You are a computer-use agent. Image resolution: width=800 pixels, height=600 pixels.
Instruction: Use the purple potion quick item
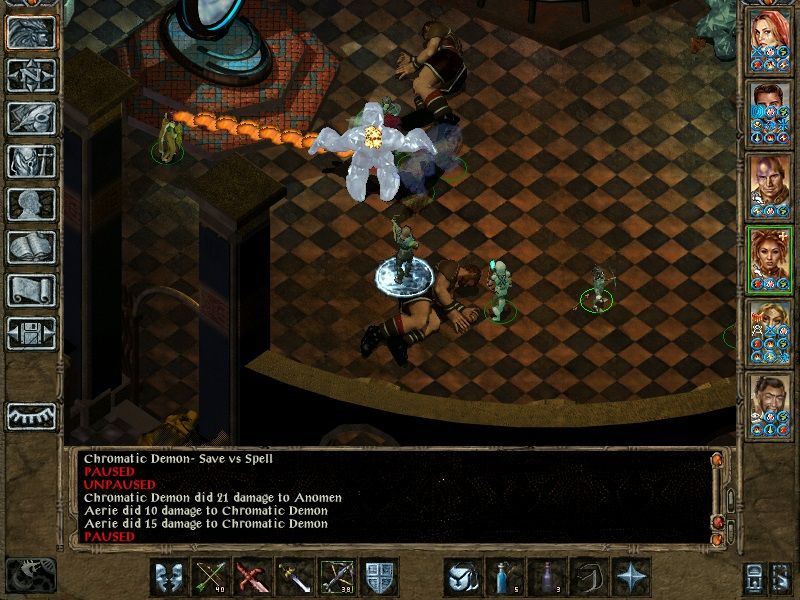[x=547, y=577]
